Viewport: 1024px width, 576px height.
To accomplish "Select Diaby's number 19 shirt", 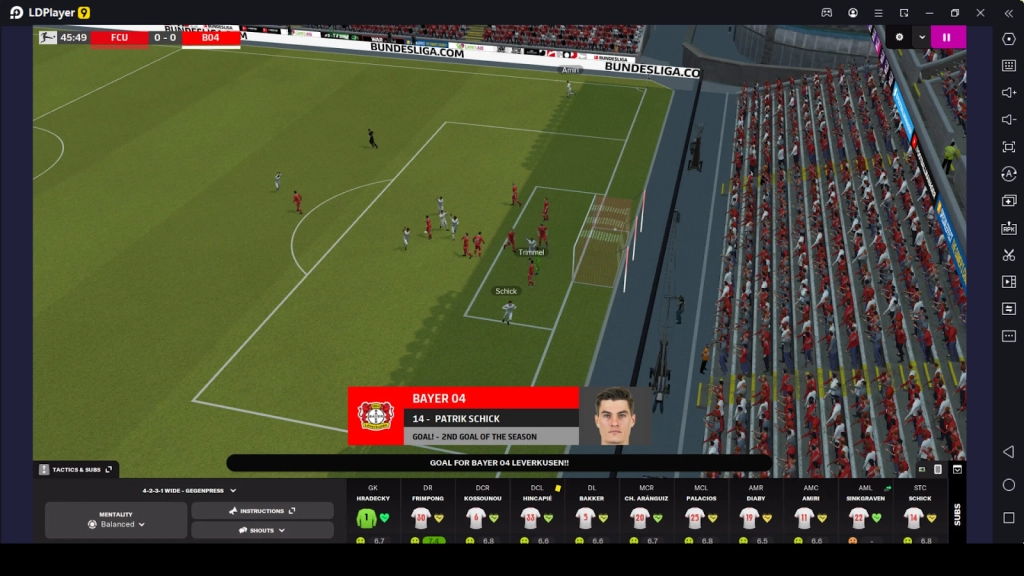I will point(749,518).
